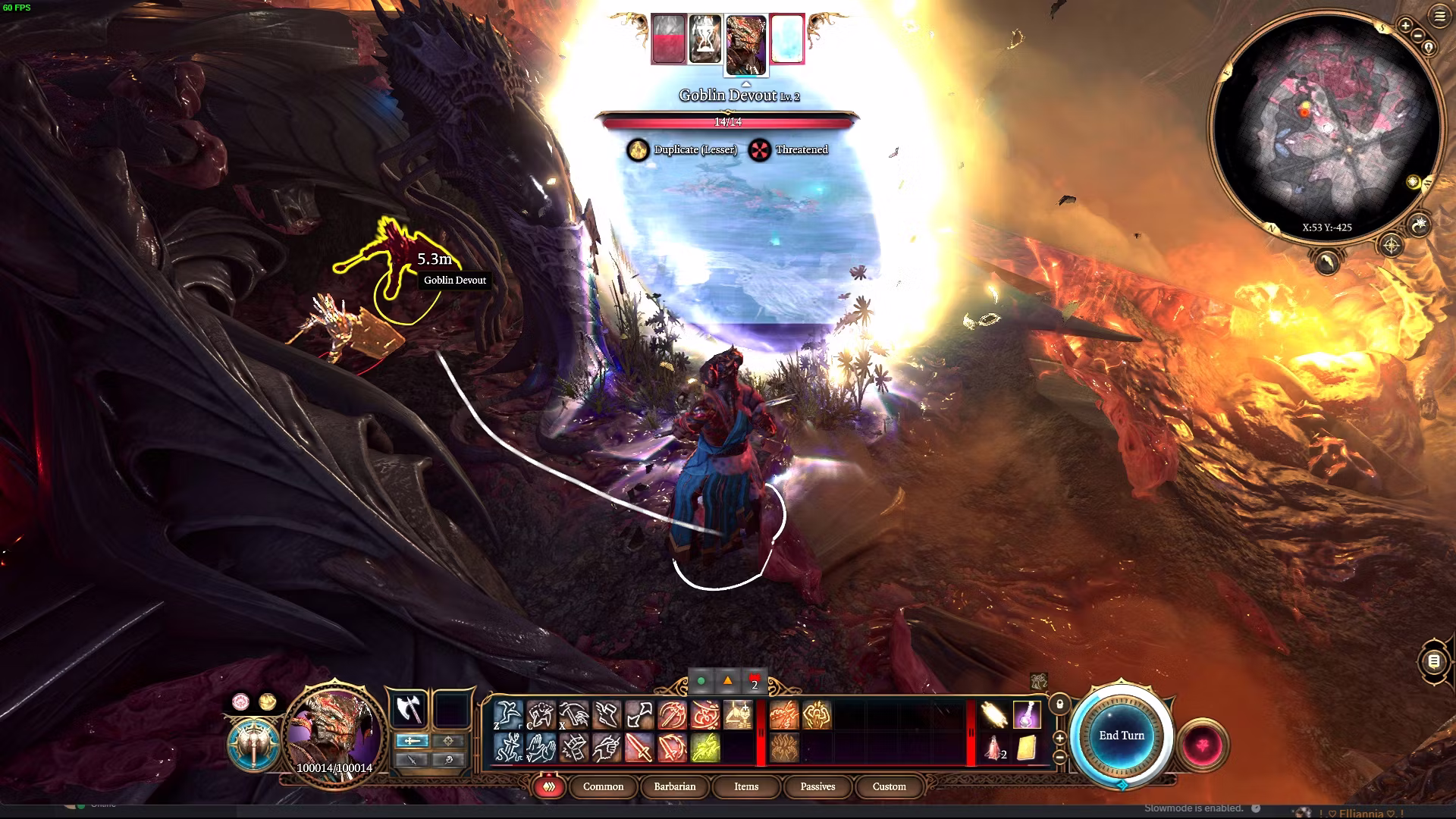Switch to the Custom hotbar tab
The image size is (1456, 819).
(x=889, y=786)
